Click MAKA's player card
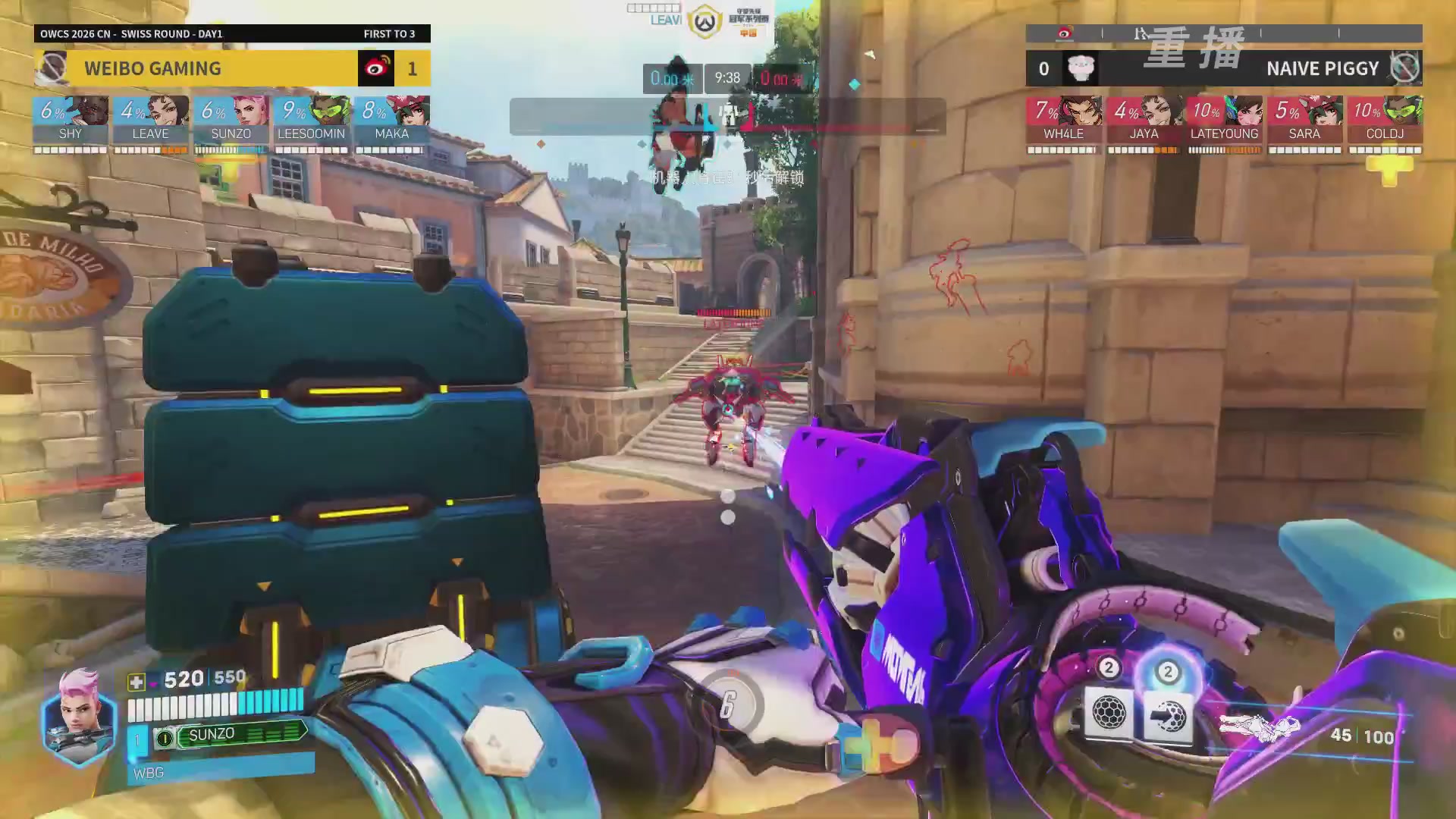This screenshot has height=819, width=1456. pos(392,121)
